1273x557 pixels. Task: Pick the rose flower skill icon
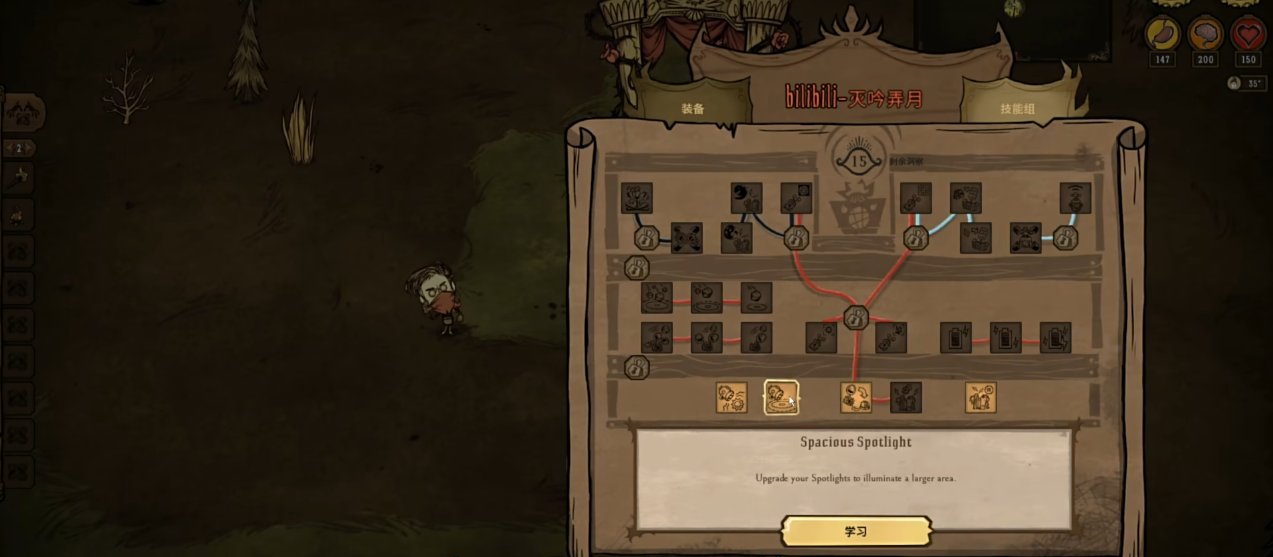pos(636,198)
